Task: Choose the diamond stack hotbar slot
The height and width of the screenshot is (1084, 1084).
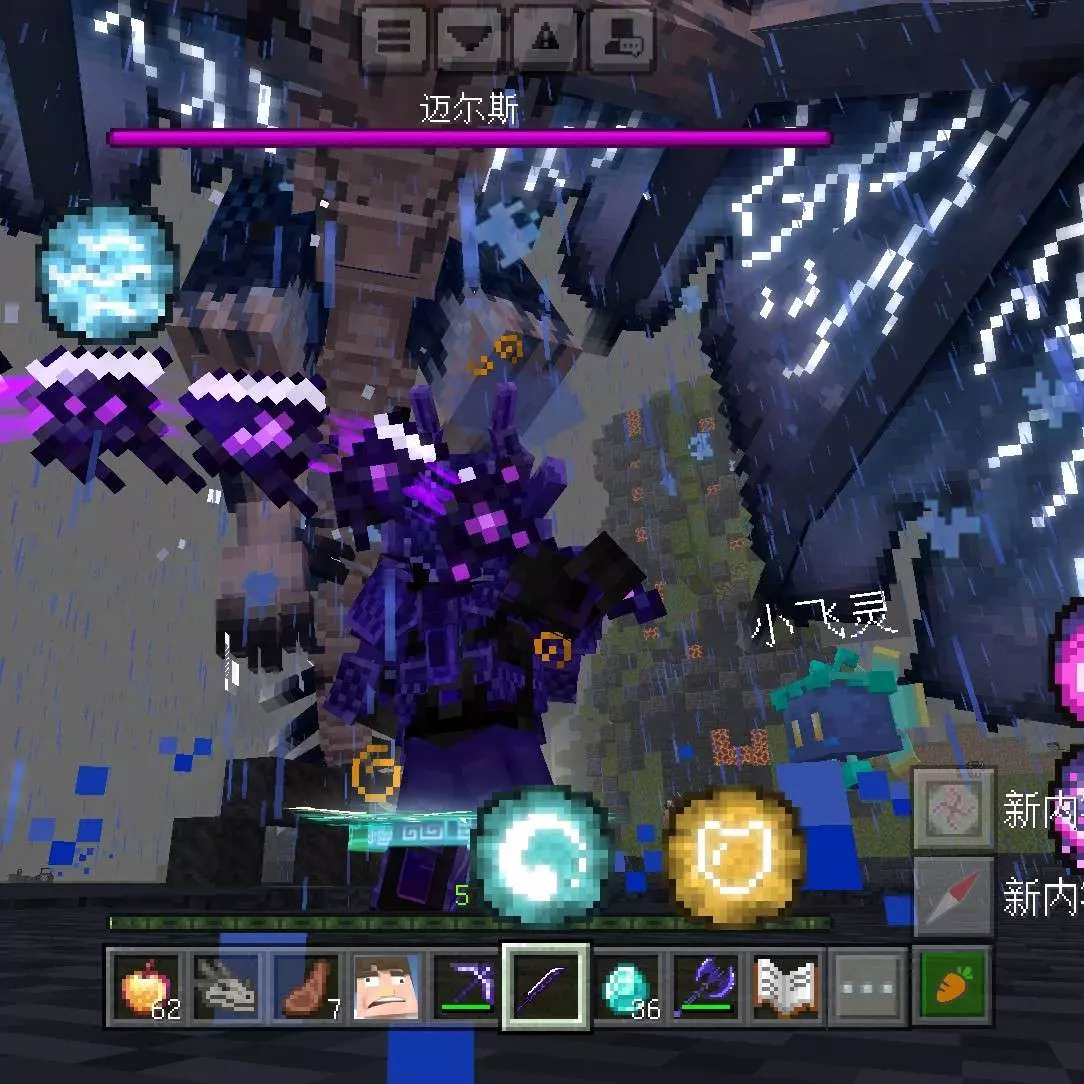Action: [627, 987]
